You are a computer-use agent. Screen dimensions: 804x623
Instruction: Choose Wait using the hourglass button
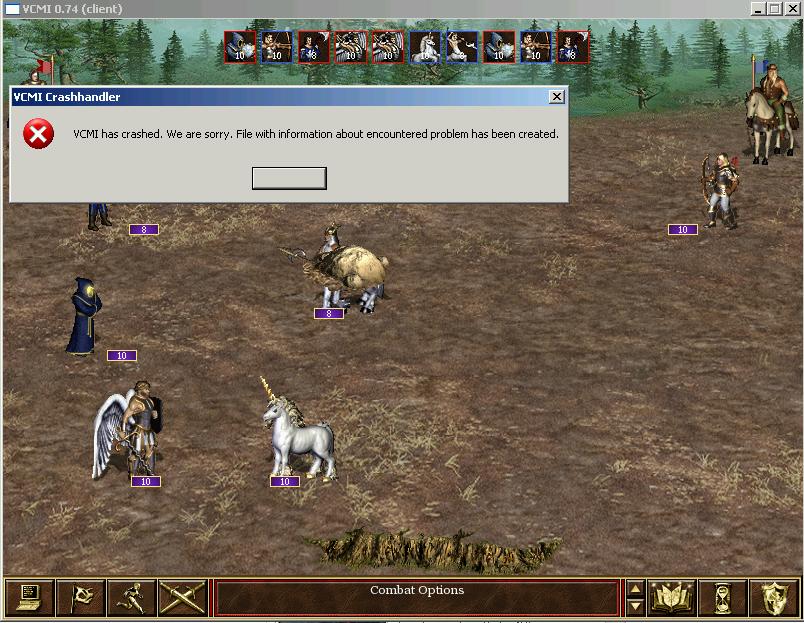point(723,597)
